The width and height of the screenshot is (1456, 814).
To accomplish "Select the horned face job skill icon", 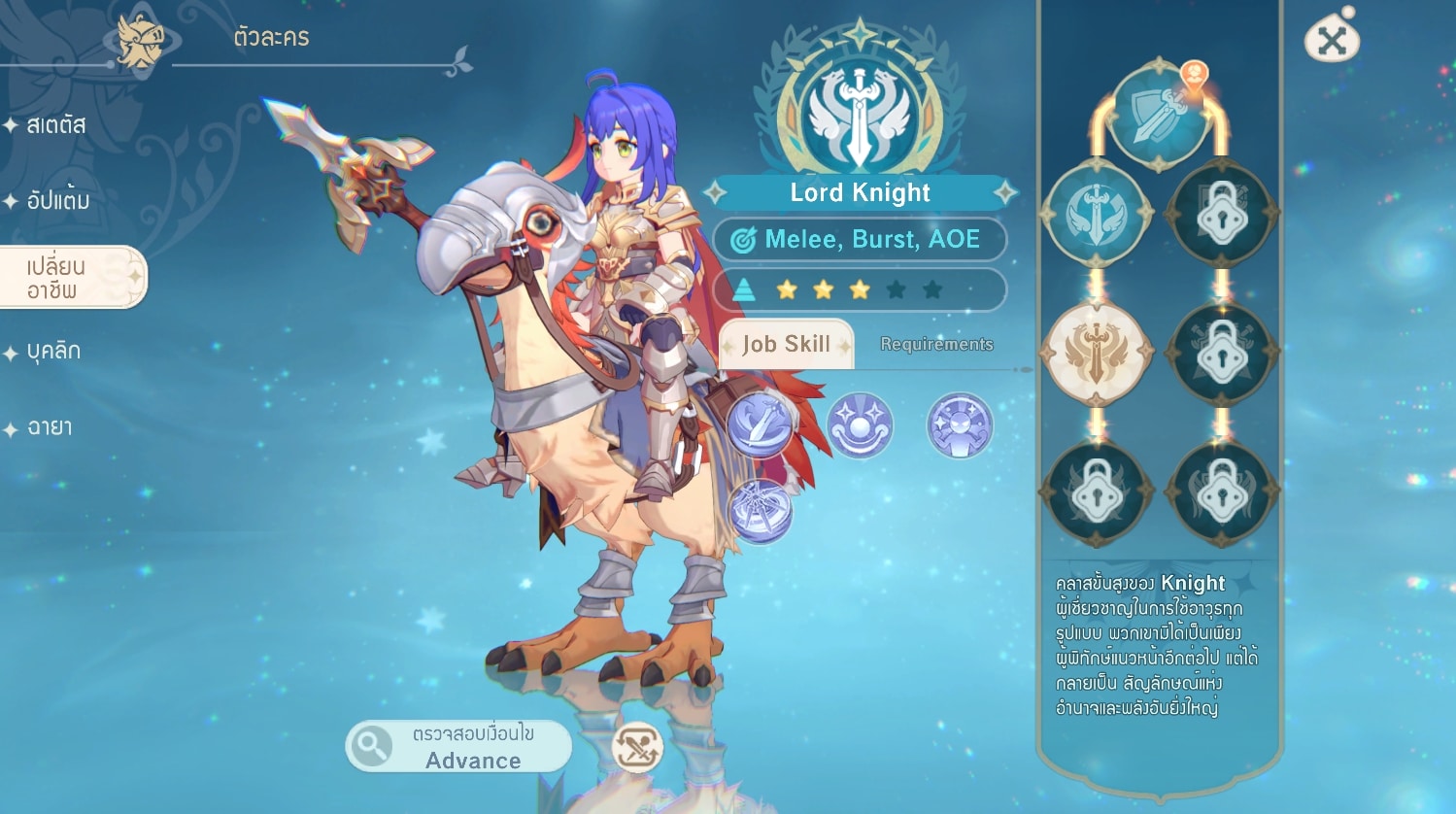I will [960, 425].
